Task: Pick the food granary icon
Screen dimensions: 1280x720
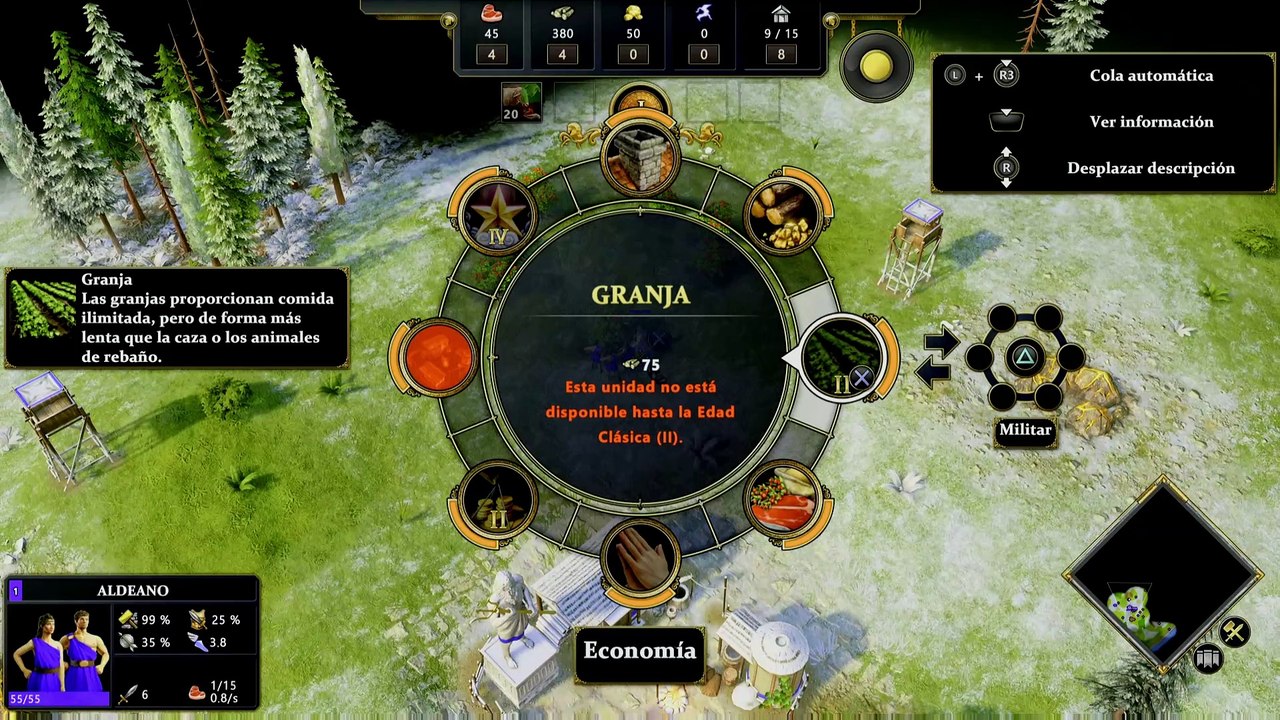Action: [x=784, y=499]
